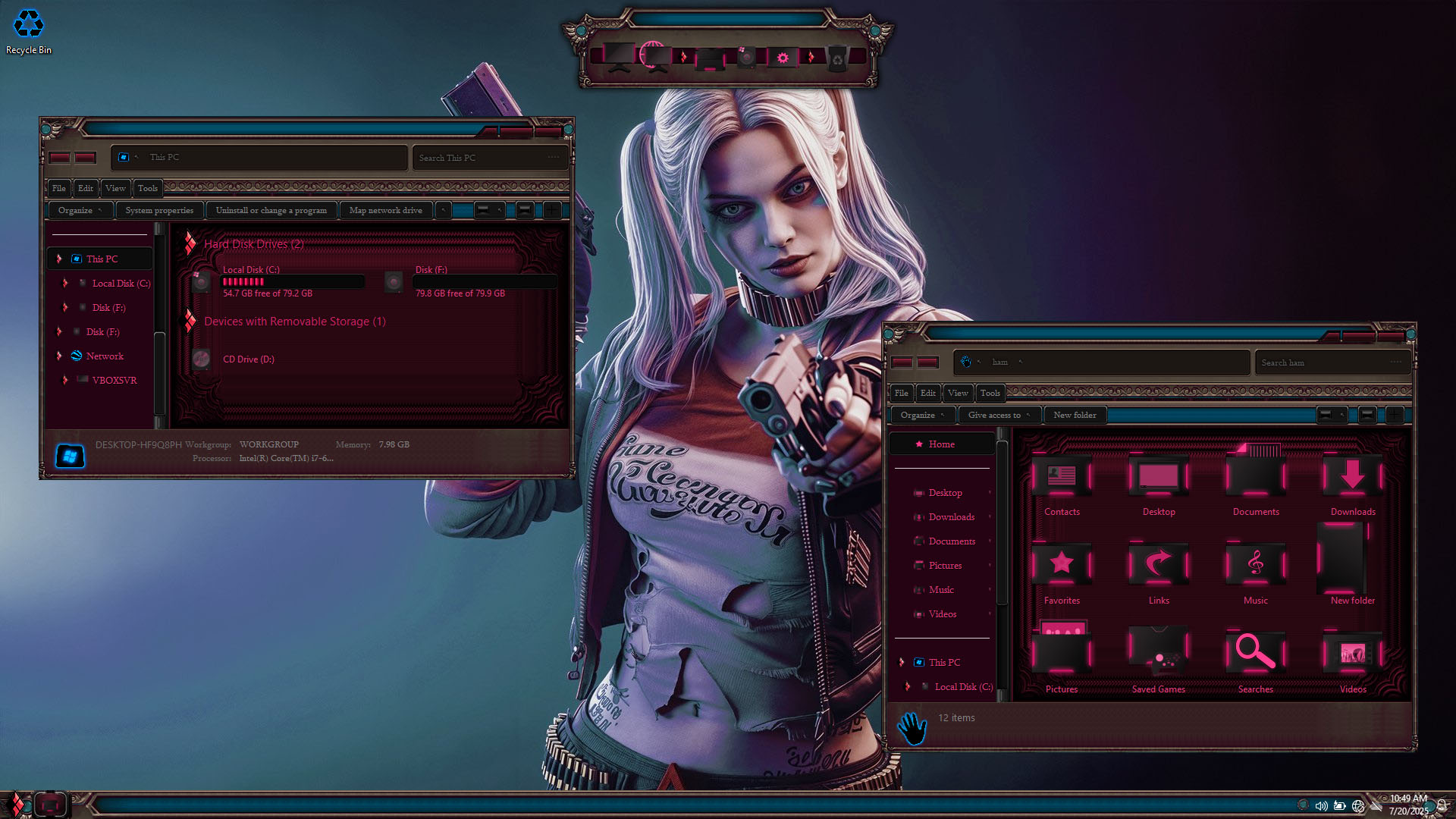The height and width of the screenshot is (819, 1456).
Task: Select Map network drive
Action: coord(385,210)
